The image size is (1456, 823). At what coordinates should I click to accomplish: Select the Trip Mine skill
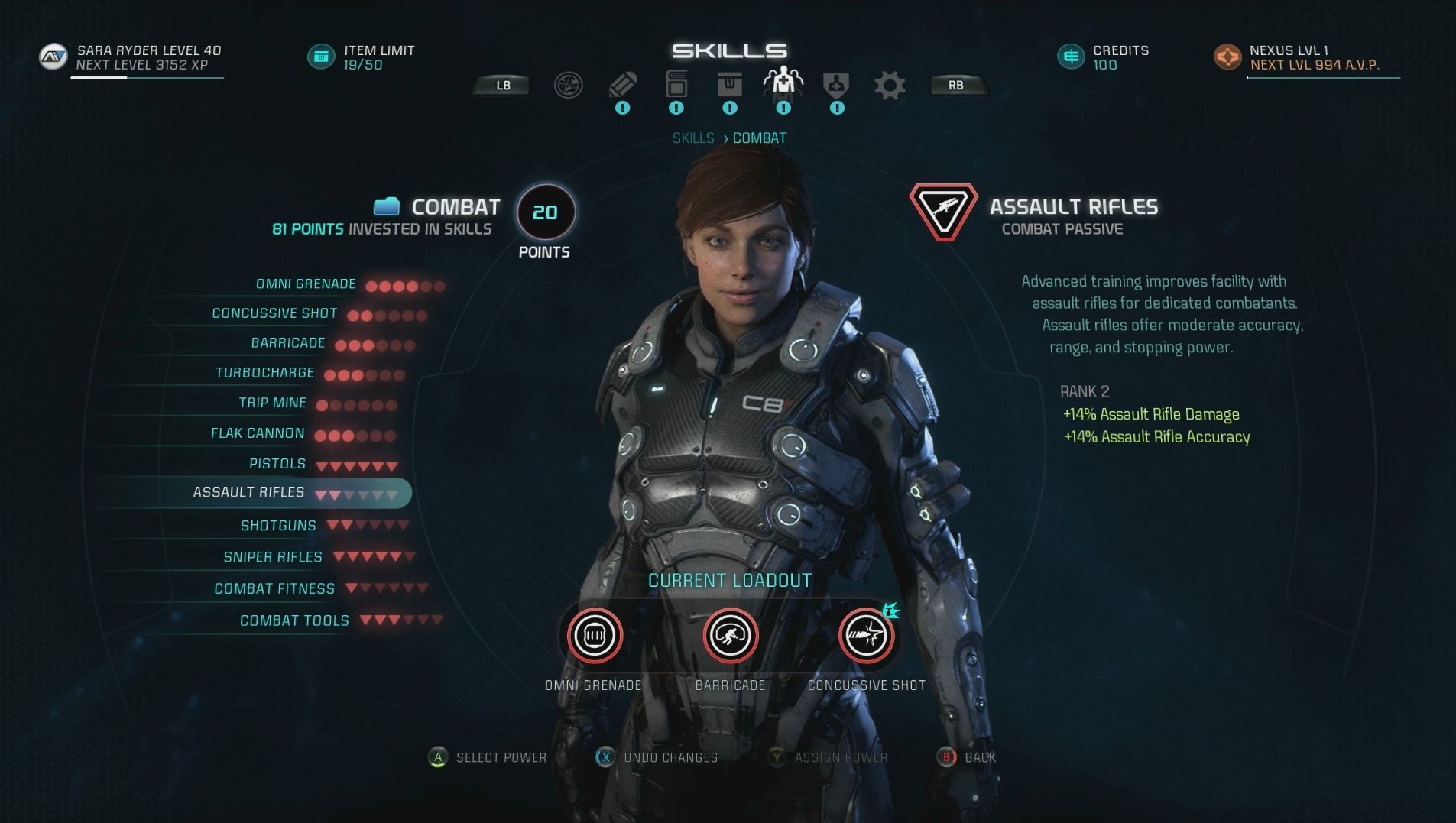[272, 403]
